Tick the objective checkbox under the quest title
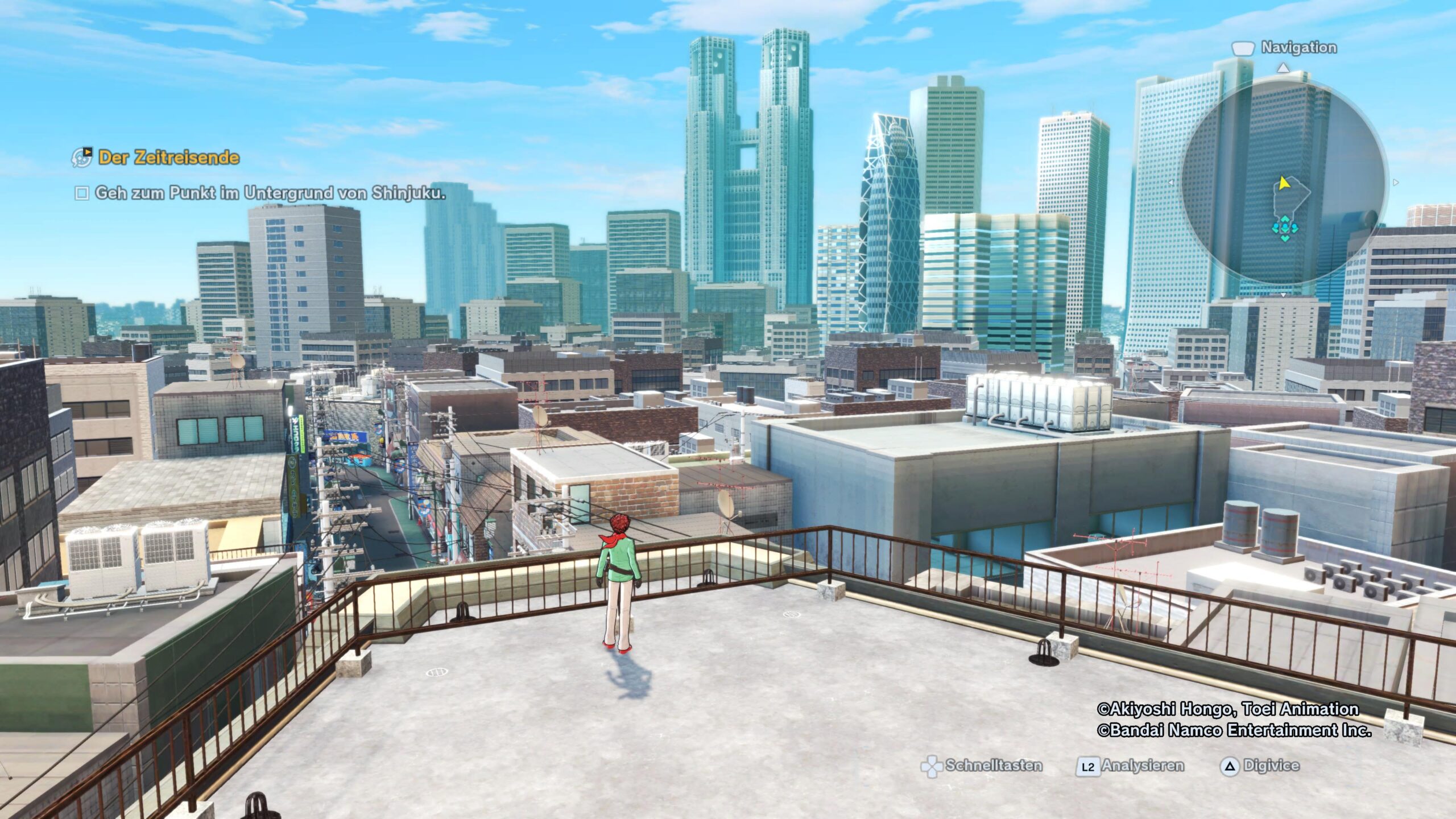Image resolution: width=1456 pixels, height=819 pixels. 82,194
